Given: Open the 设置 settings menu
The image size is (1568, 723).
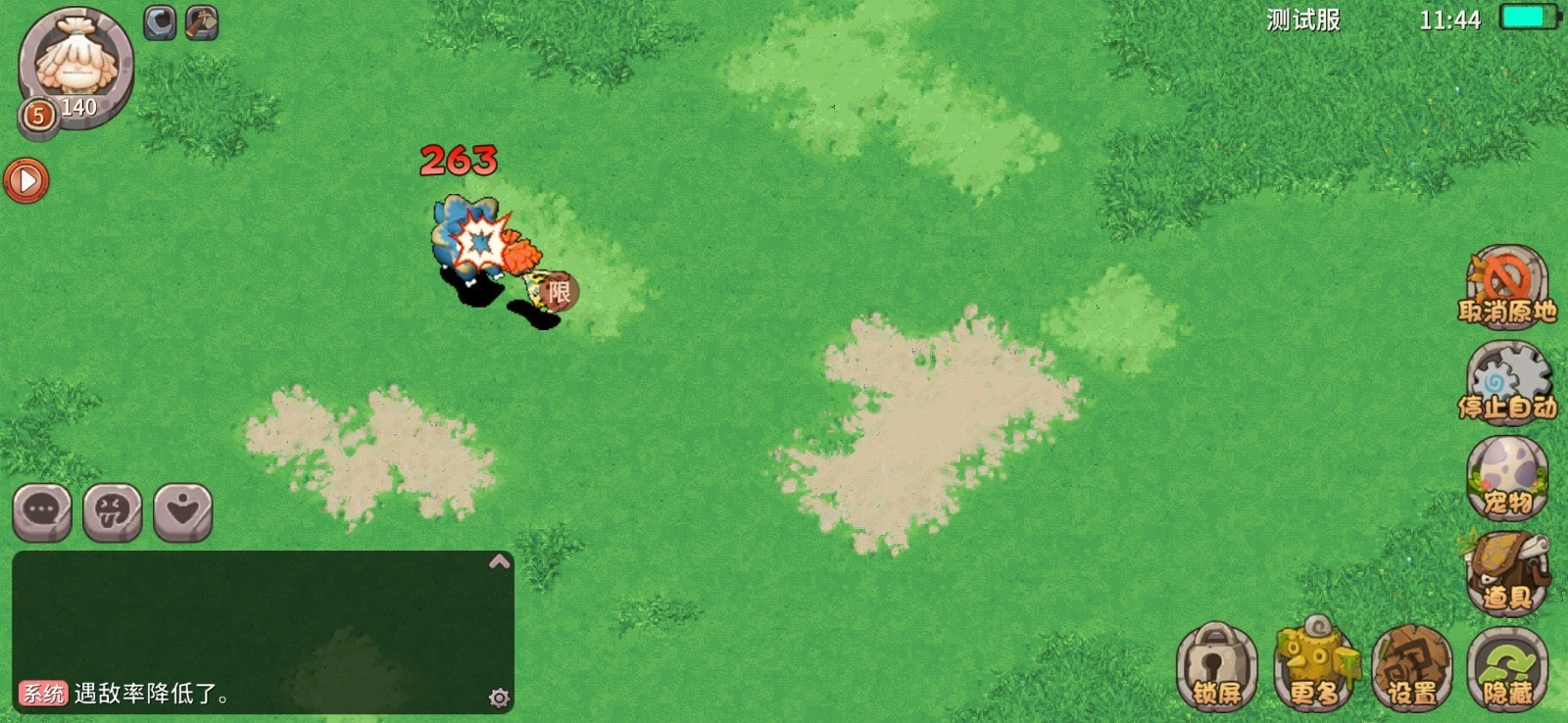Looking at the screenshot, I should (x=1411, y=668).
